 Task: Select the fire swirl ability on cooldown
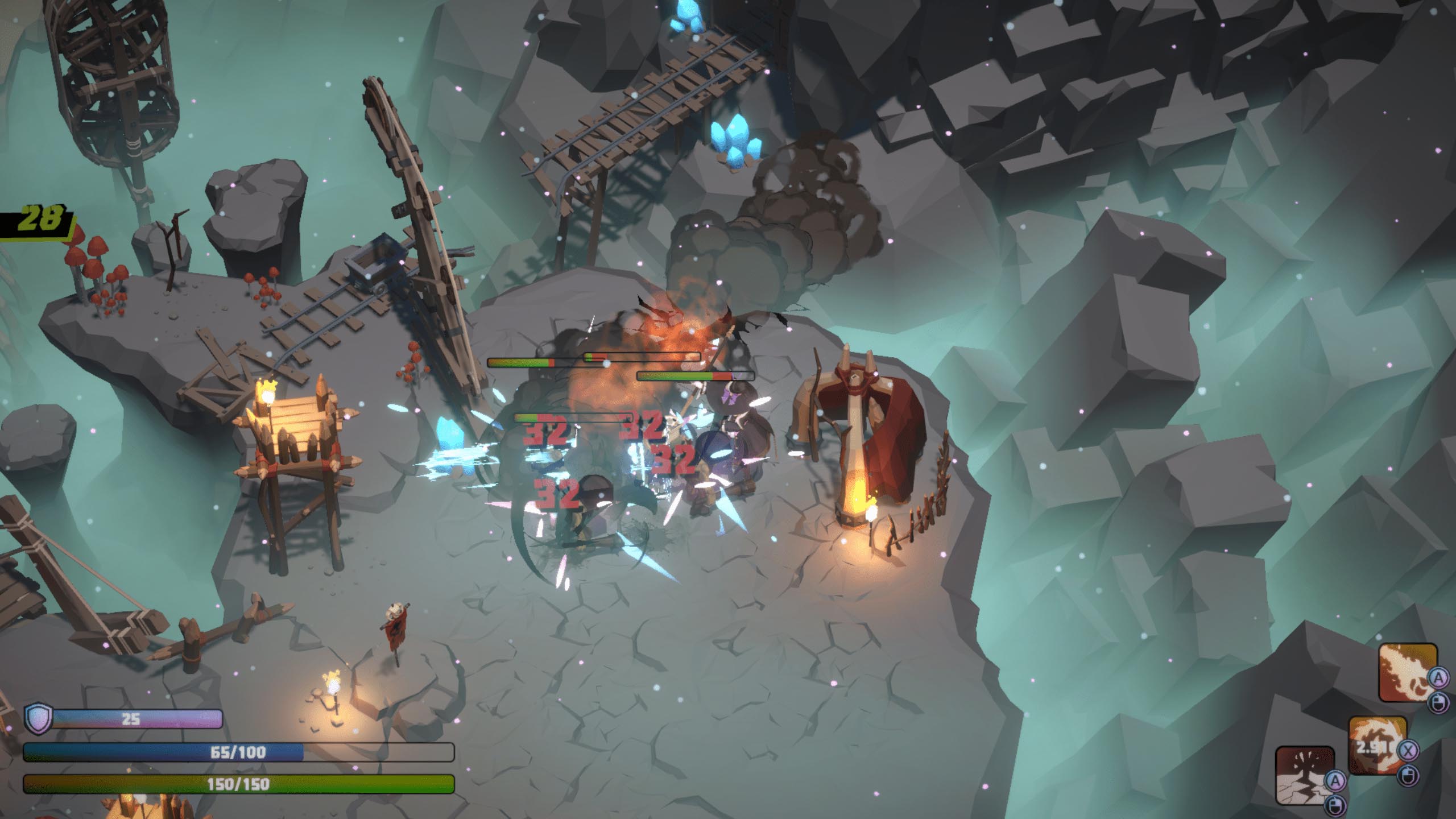1378,745
